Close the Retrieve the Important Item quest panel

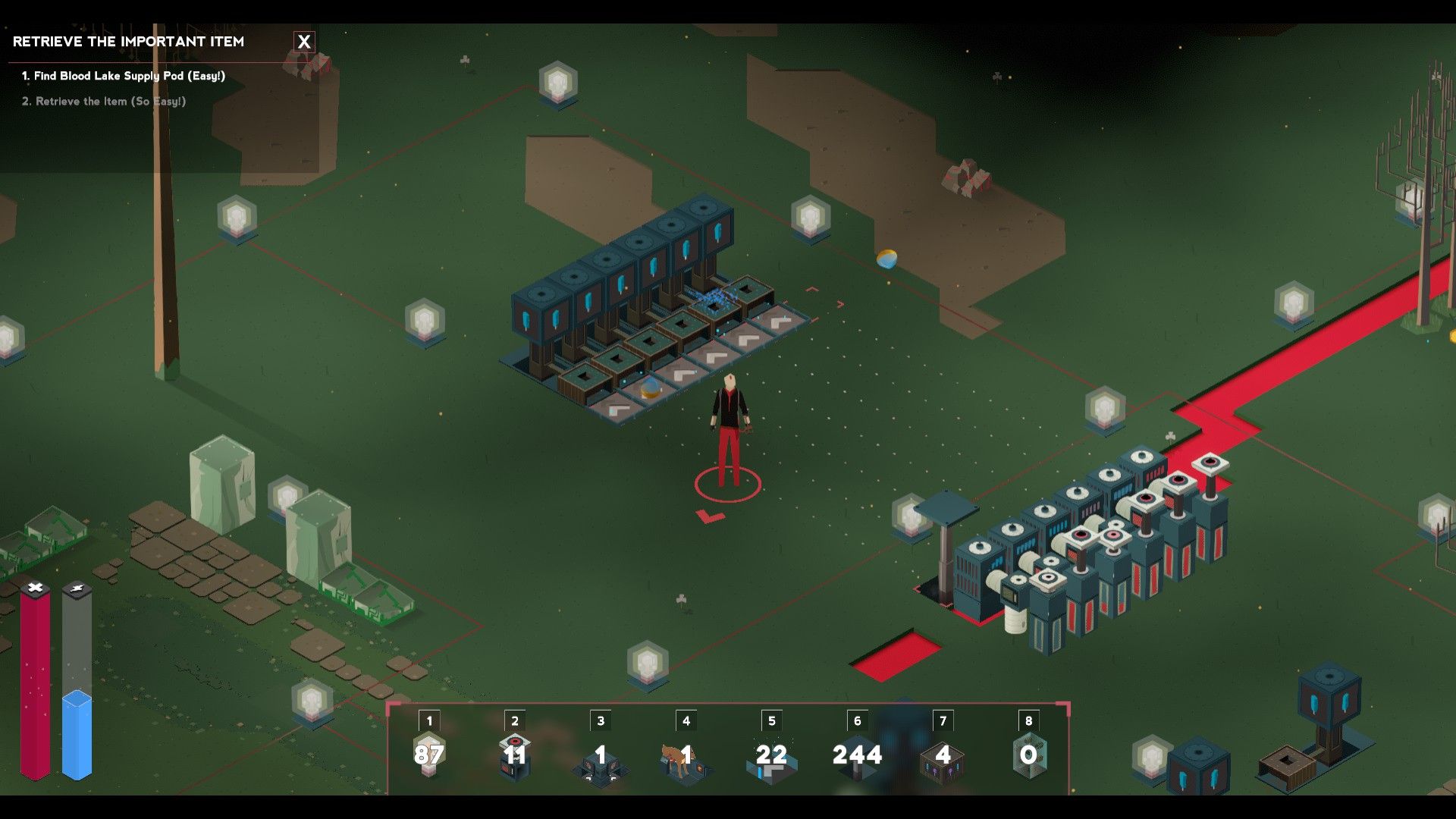[304, 42]
